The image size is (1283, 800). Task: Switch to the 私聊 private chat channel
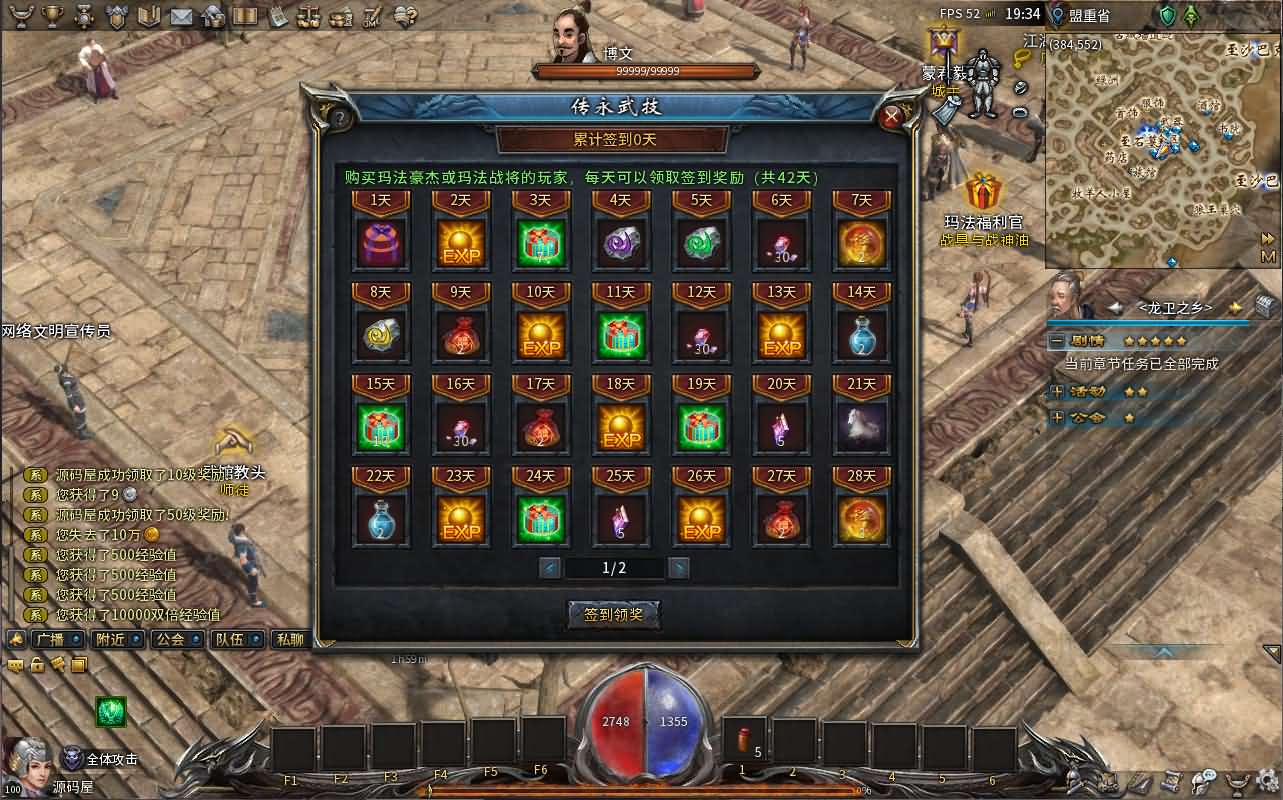tap(289, 639)
